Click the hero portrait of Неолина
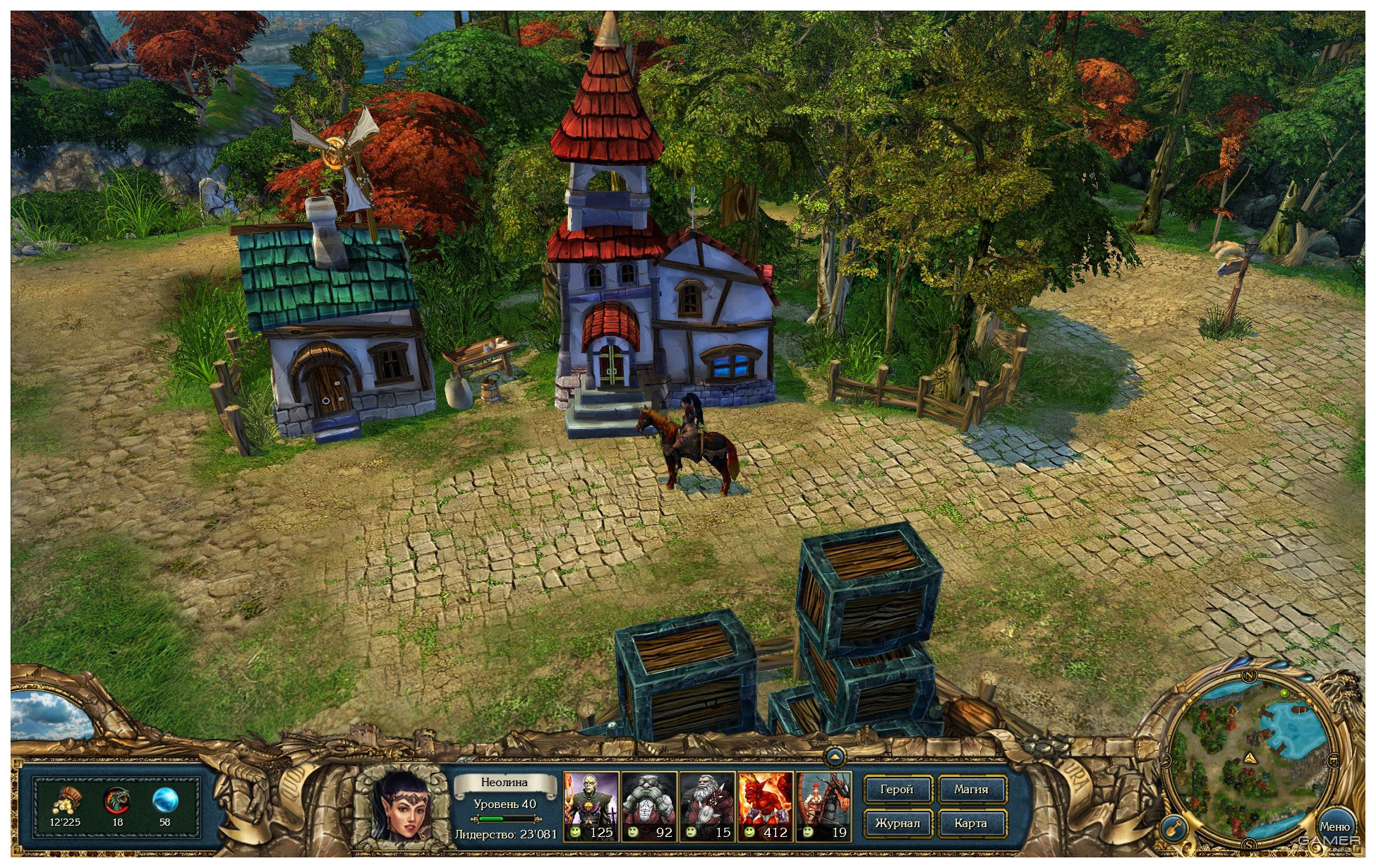1376x868 pixels. (x=401, y=806)
